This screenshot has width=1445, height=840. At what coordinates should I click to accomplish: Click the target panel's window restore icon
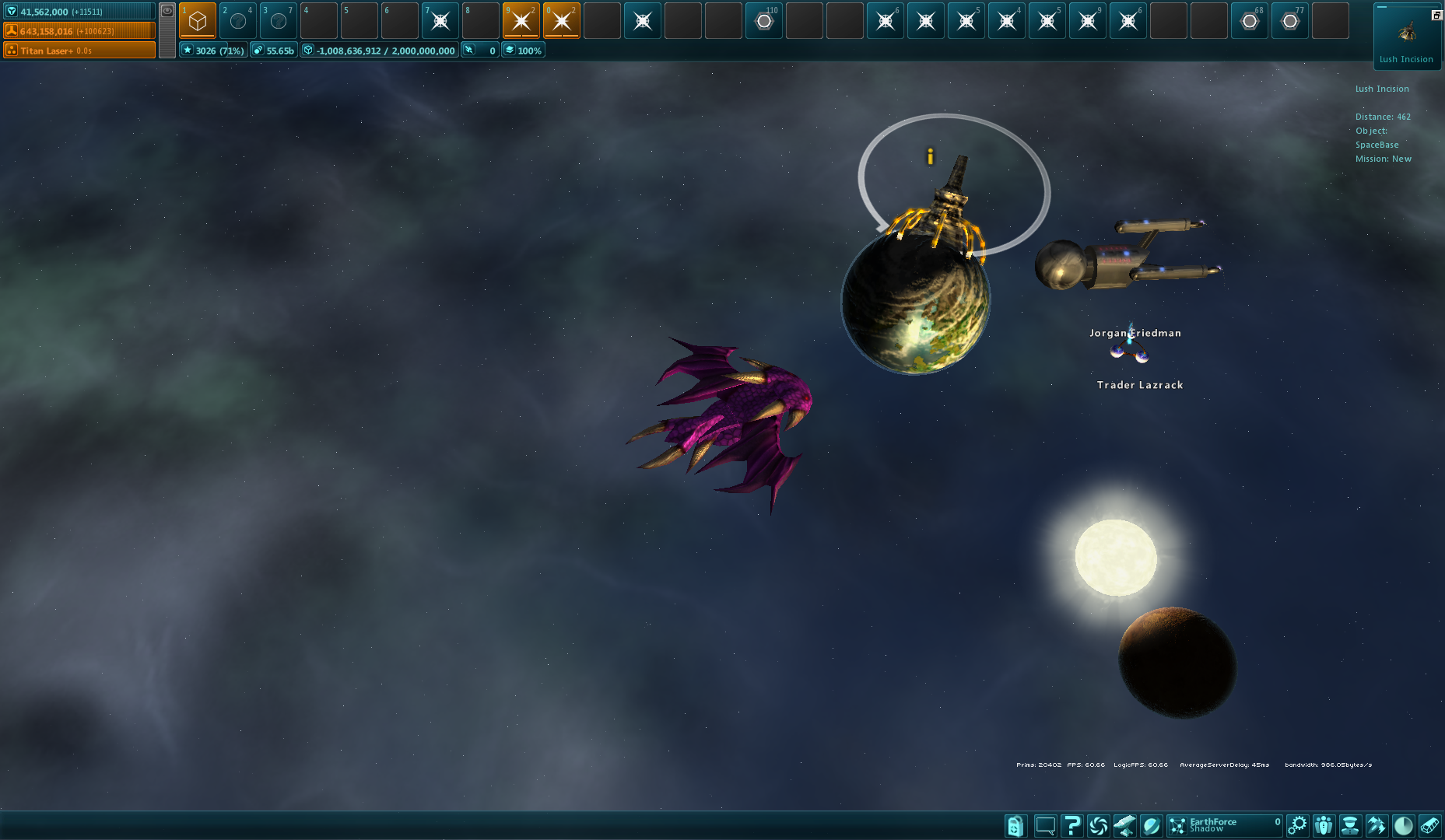pyautogui.click(x=1436, y=15)
